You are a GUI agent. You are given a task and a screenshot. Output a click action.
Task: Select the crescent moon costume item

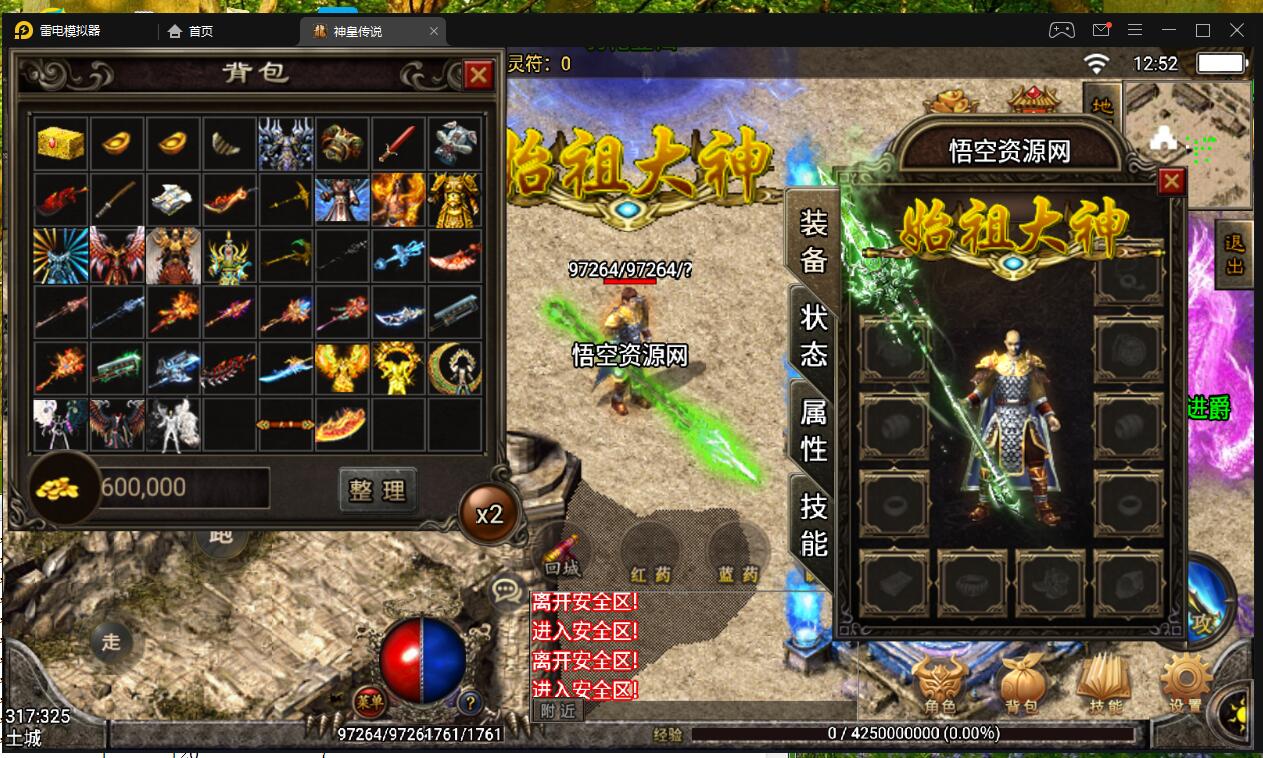point(455,368)
